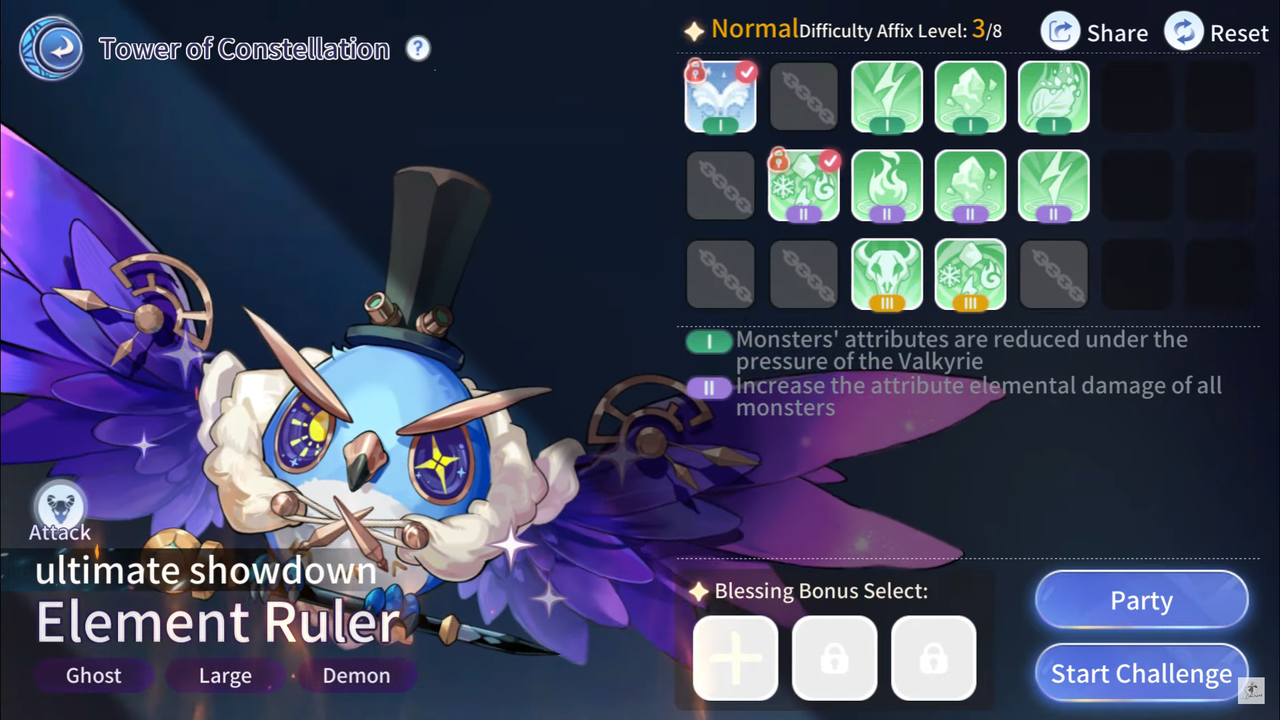Screen dimensions: 1280x720
Task: Choose the flame tier II affix
Action: [887, 185]
